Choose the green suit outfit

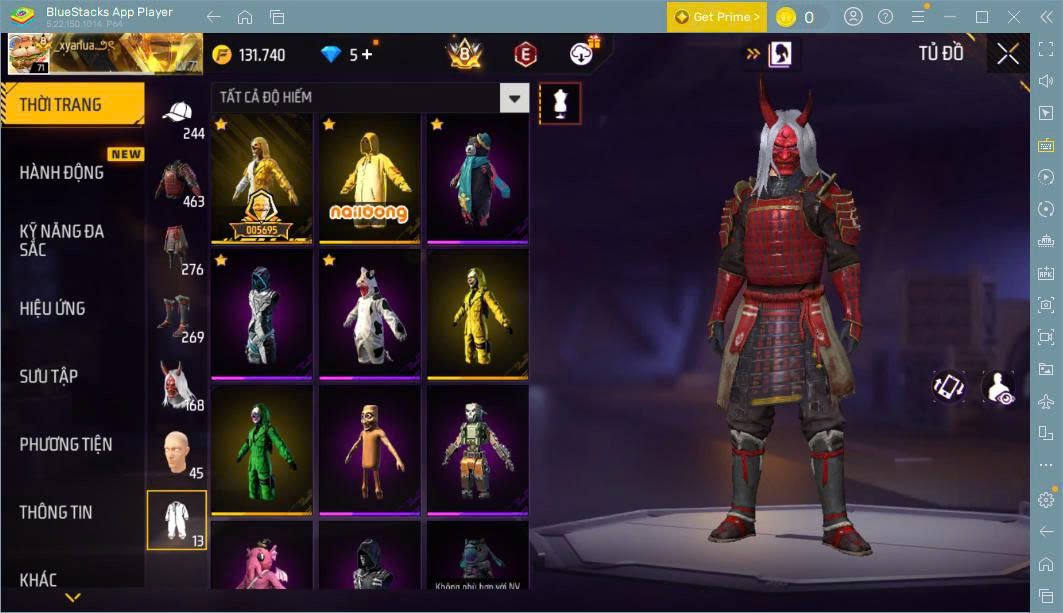coord(261,450)
